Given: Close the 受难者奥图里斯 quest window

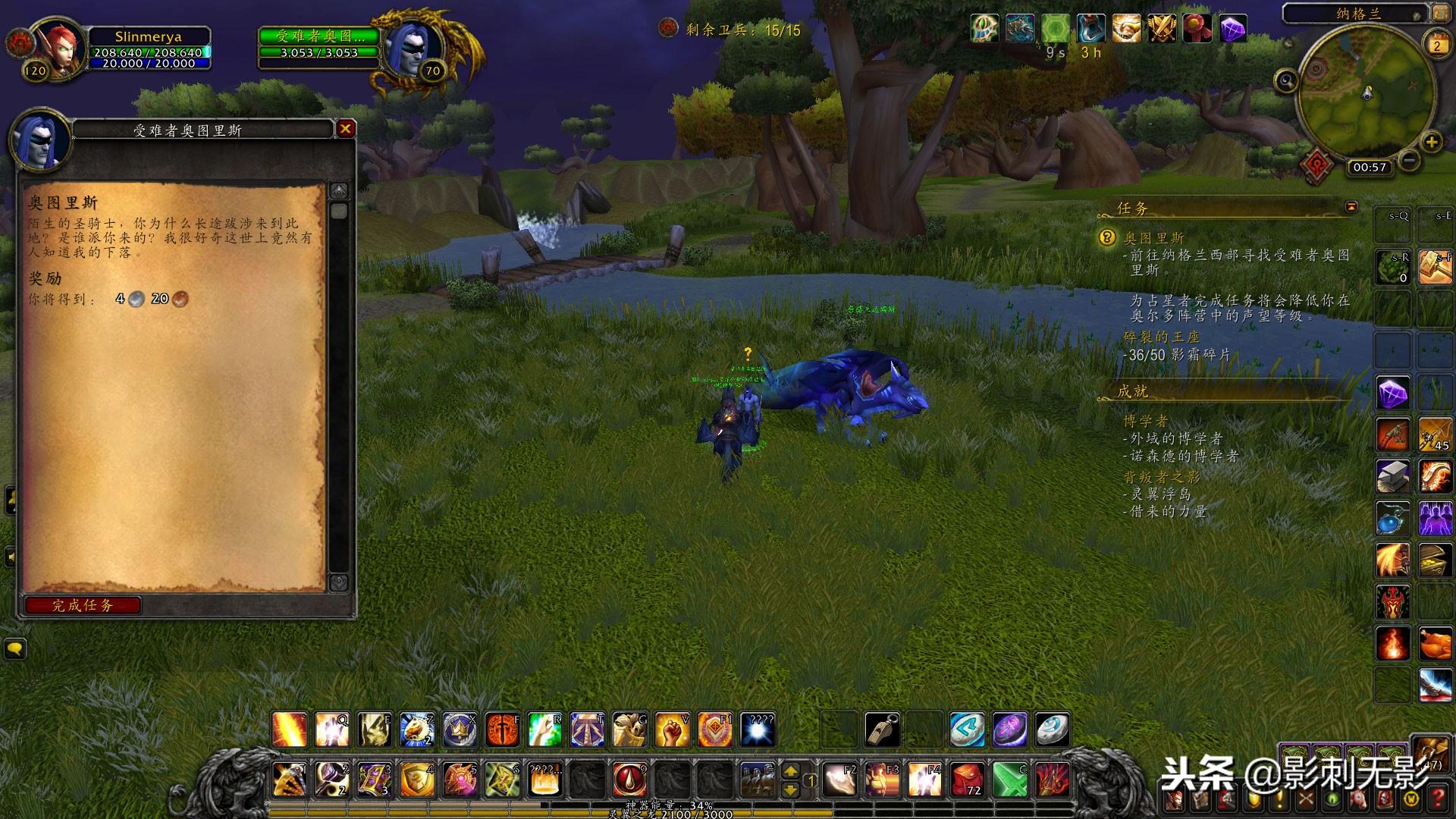Looking at the screenshot, I should click(x=346, y=129).
